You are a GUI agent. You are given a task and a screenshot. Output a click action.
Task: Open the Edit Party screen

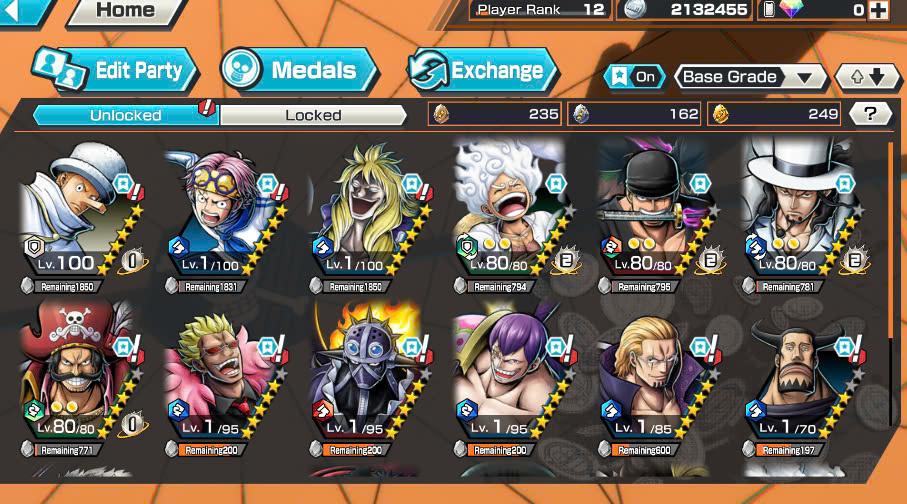(x=115, y=70)
